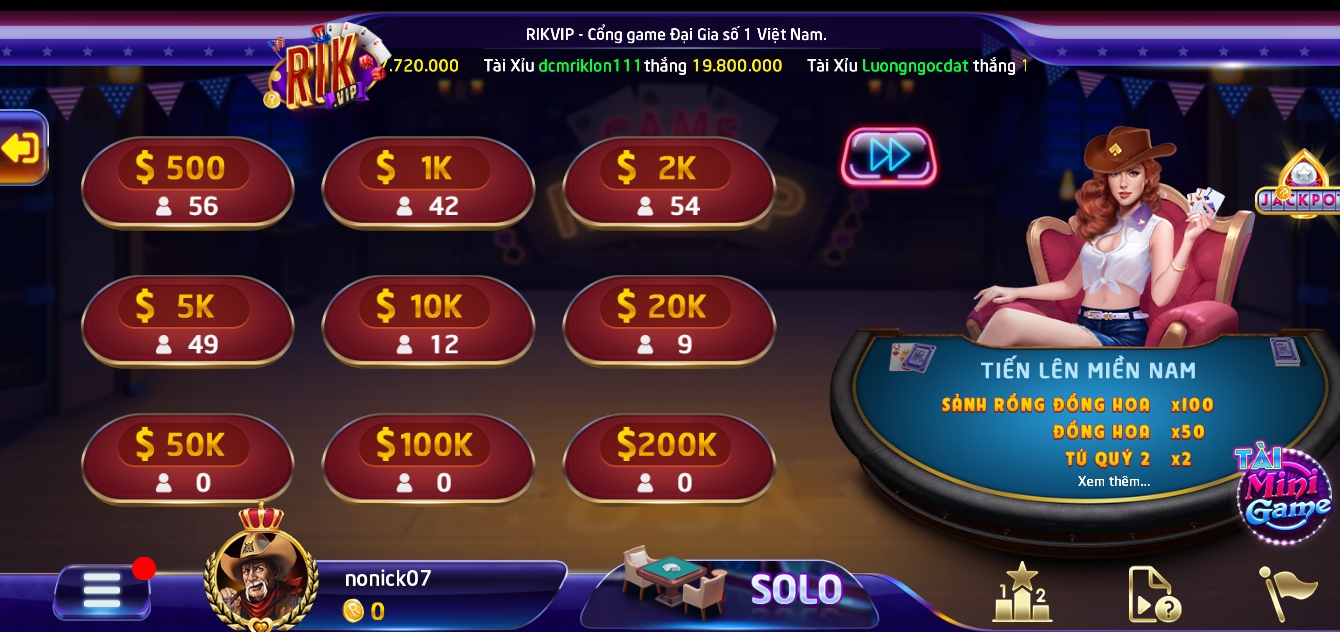This screenshot has height=632, width=1340.
Task: Select the $1K stake table
Action: pos(428,184)
